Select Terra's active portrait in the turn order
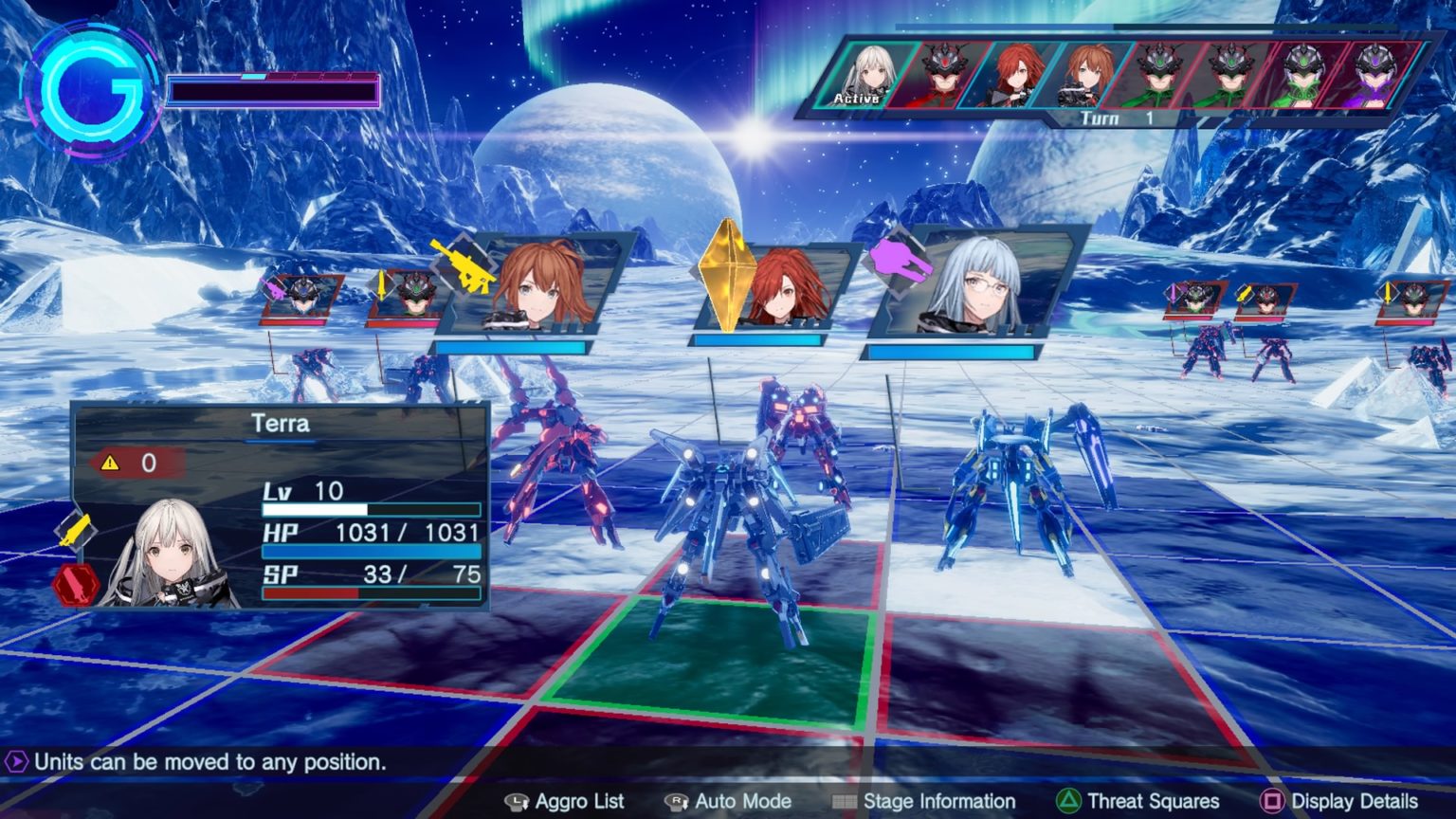This screenshot has height=819, width=1456. tap(866, 74)
